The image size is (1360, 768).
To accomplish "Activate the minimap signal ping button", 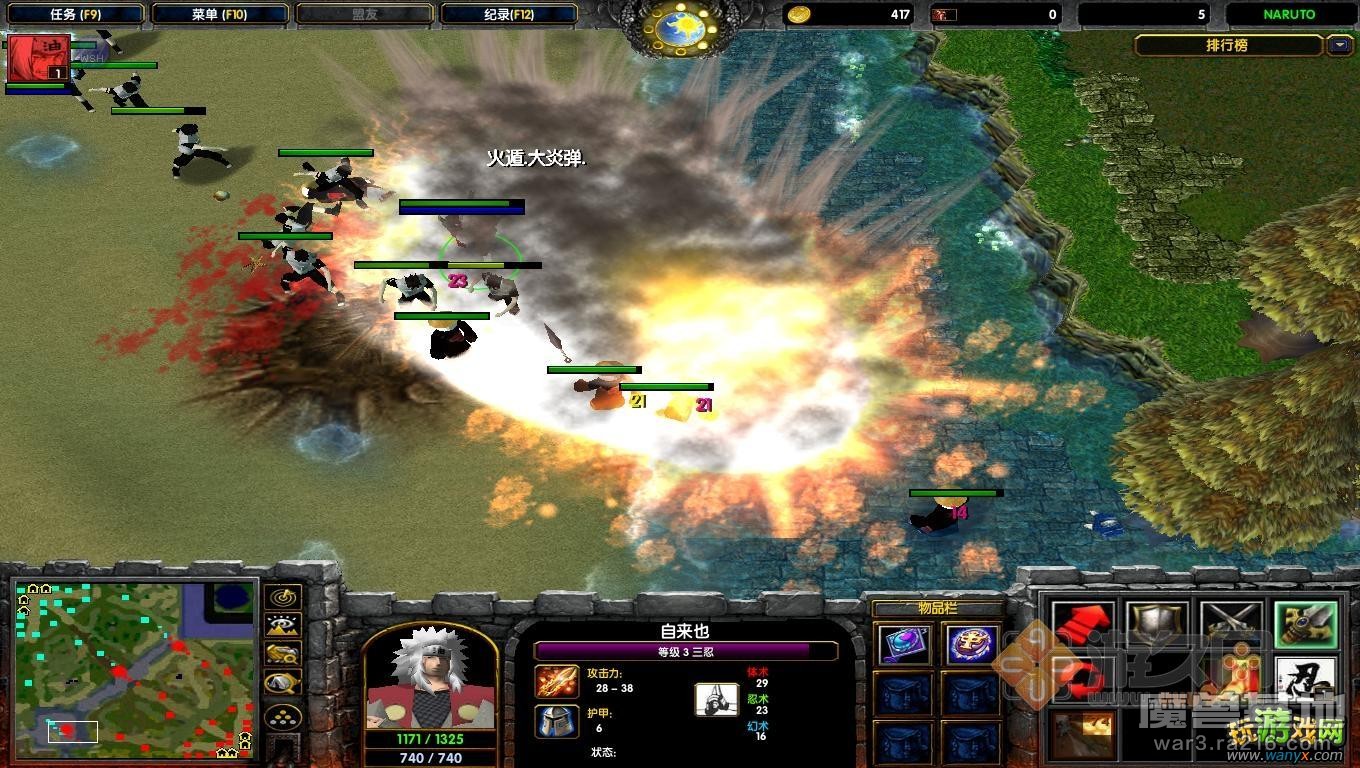I will [x=282, y=599].
